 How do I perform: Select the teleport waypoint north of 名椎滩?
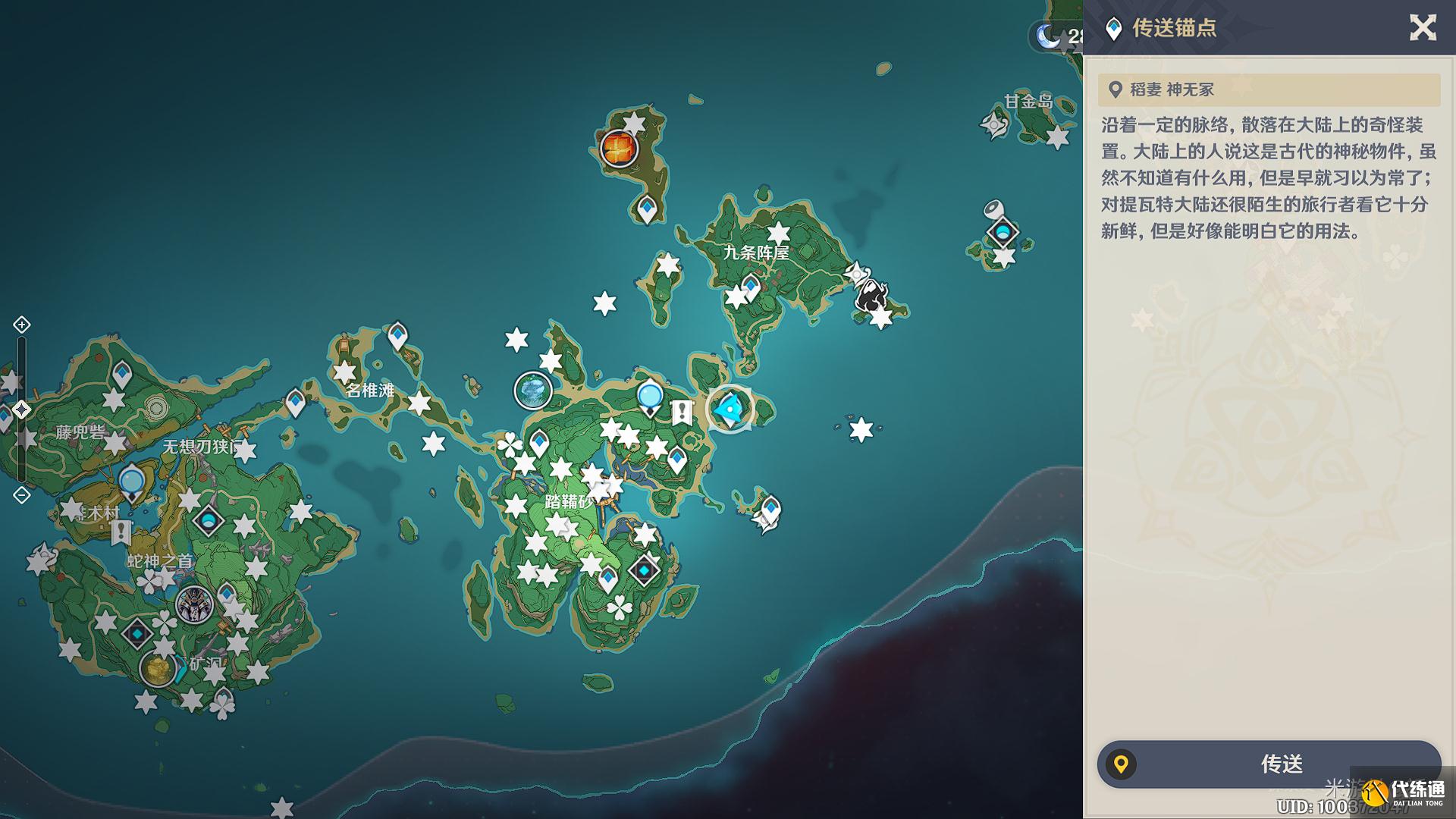pyautogui.click(x=397, y=334)
